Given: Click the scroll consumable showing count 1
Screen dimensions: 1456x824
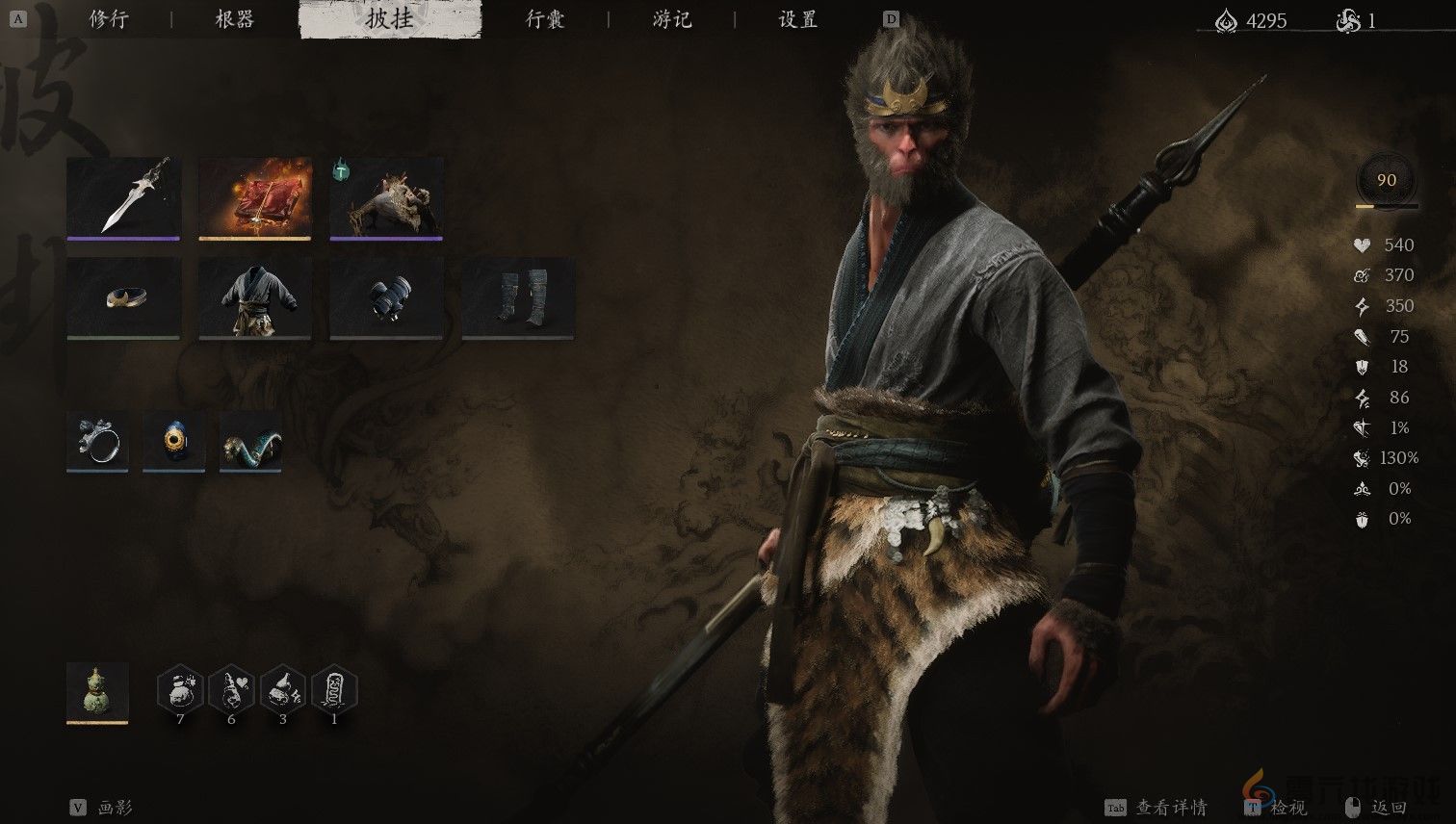Looking at the screenshot, I should [333, 691].
